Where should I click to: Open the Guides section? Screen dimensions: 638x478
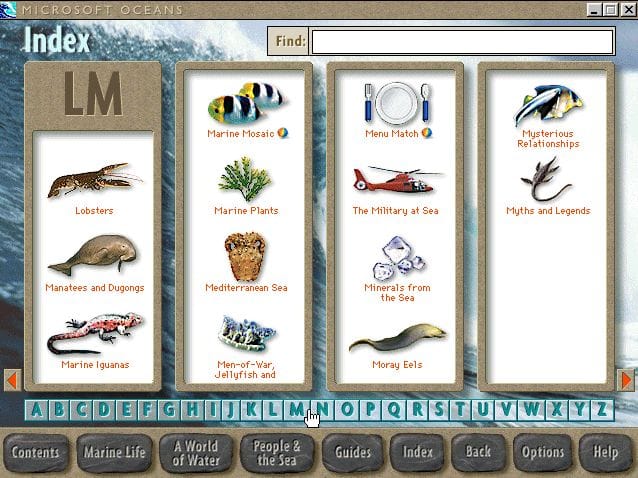point(353,452)
